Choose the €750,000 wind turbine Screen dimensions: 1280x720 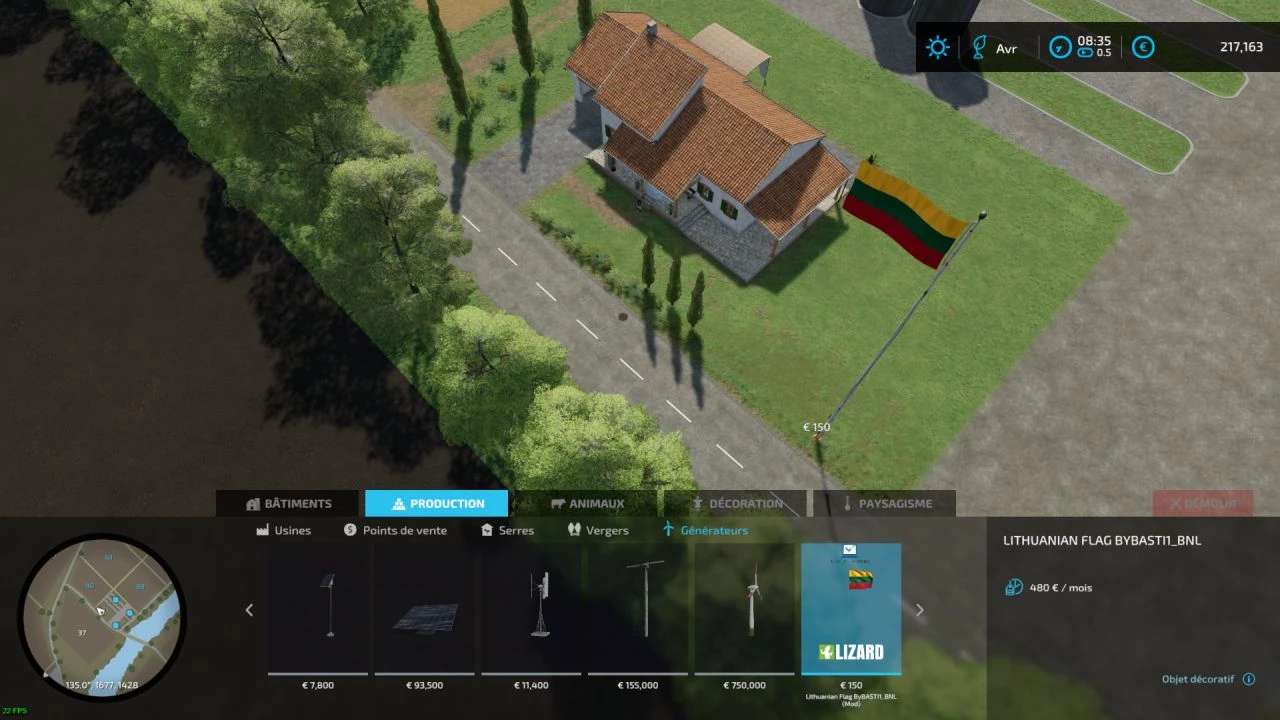(745, 609)
